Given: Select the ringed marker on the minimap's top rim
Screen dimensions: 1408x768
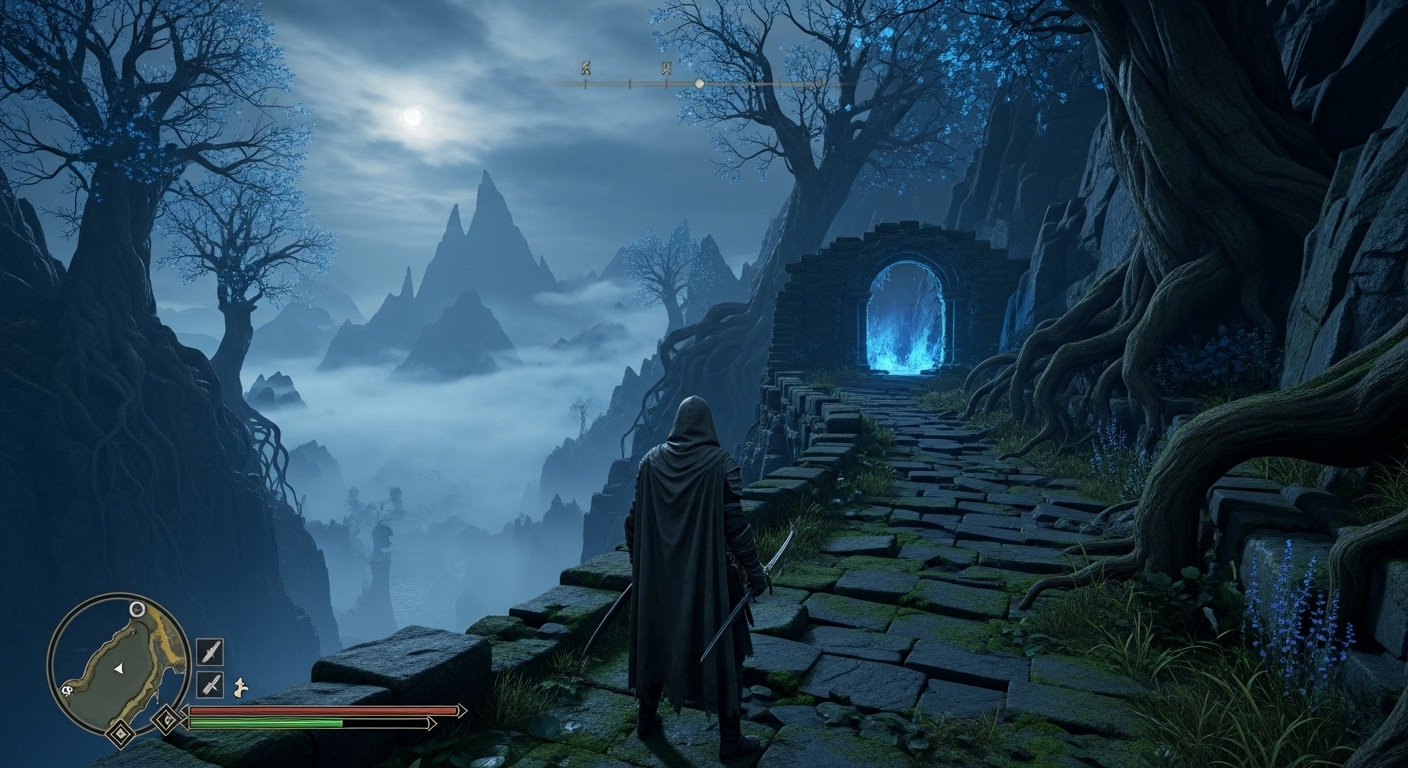Looking at the screenshot, I should coord(137,609).
